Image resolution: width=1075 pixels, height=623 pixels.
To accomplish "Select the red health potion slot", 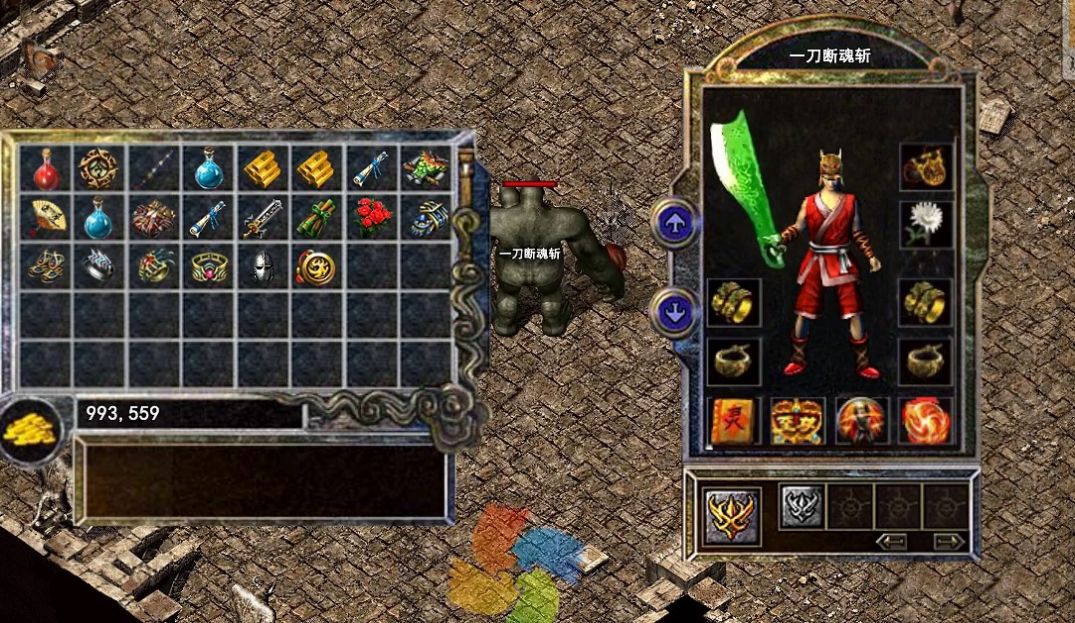I will [x=45, y=168].
